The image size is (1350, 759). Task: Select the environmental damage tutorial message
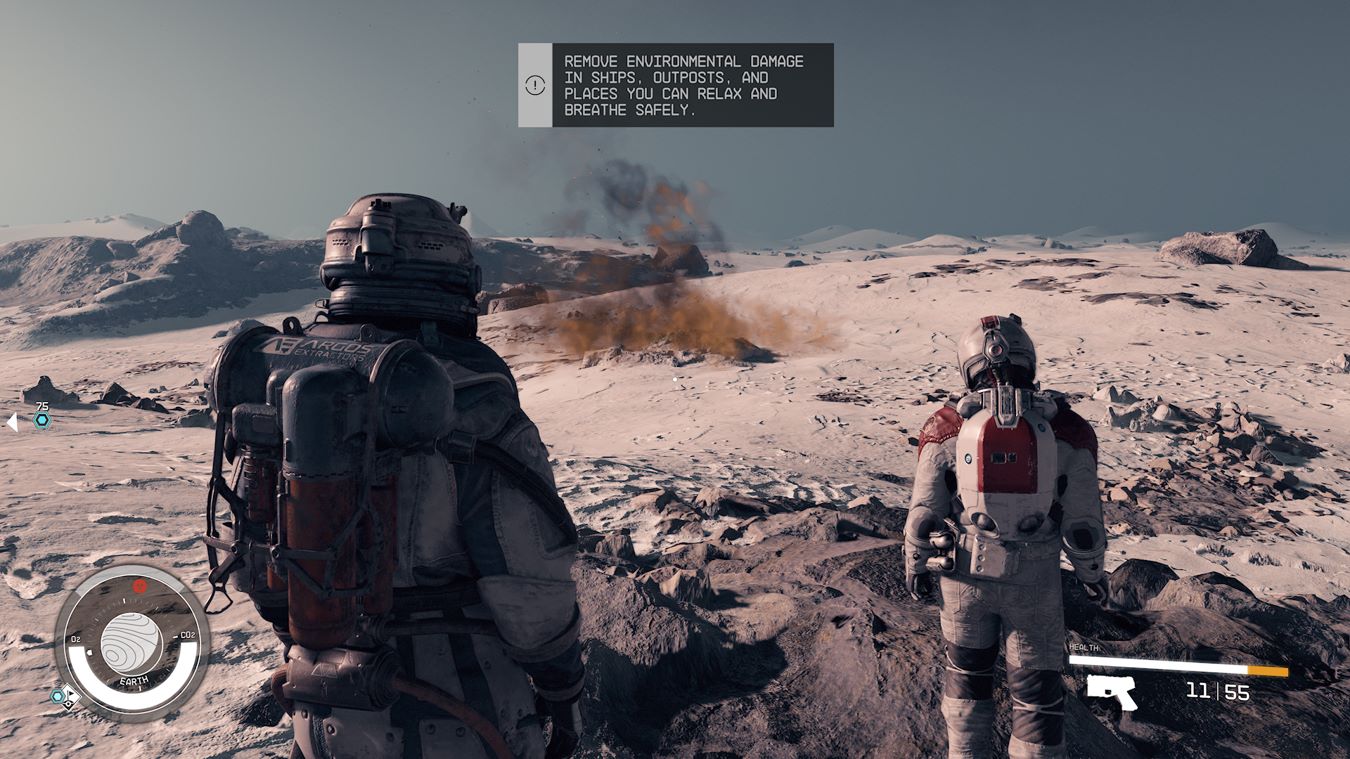coord(683,85)
